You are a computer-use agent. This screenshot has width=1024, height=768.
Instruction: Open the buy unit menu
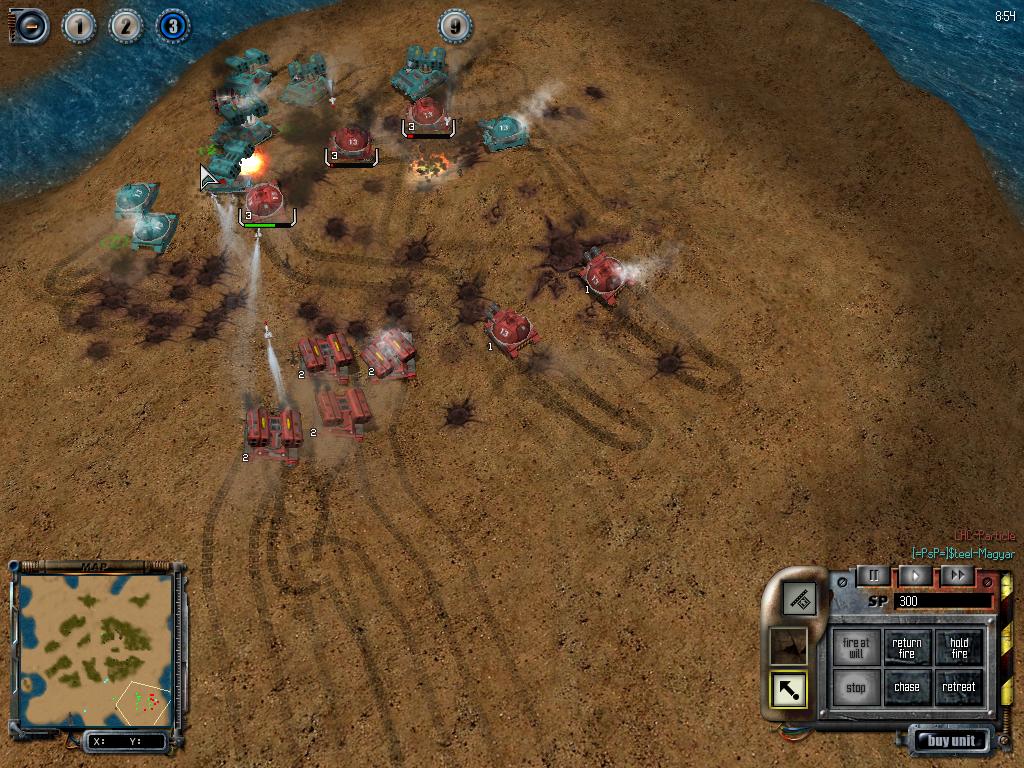pyautogui.click(x=951, y=741)
